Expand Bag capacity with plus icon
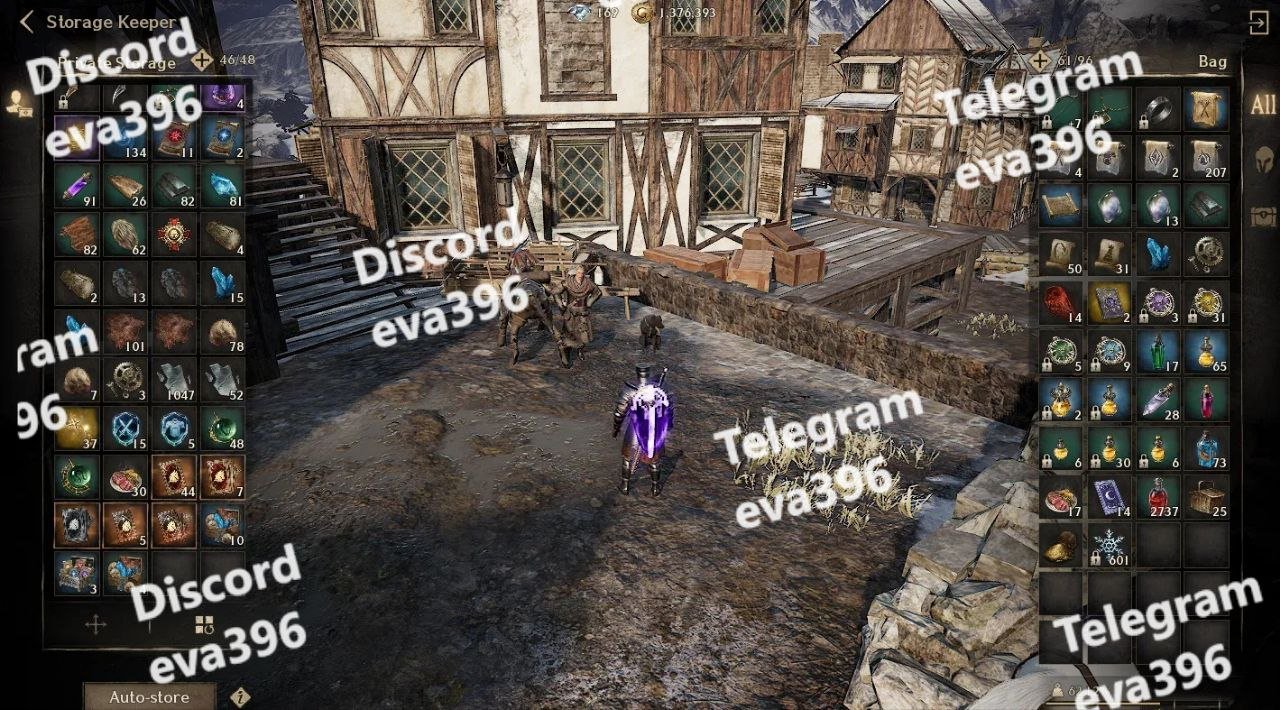Image resolution: width=1280 pixels, height=710 pixels. [1040, 61]
